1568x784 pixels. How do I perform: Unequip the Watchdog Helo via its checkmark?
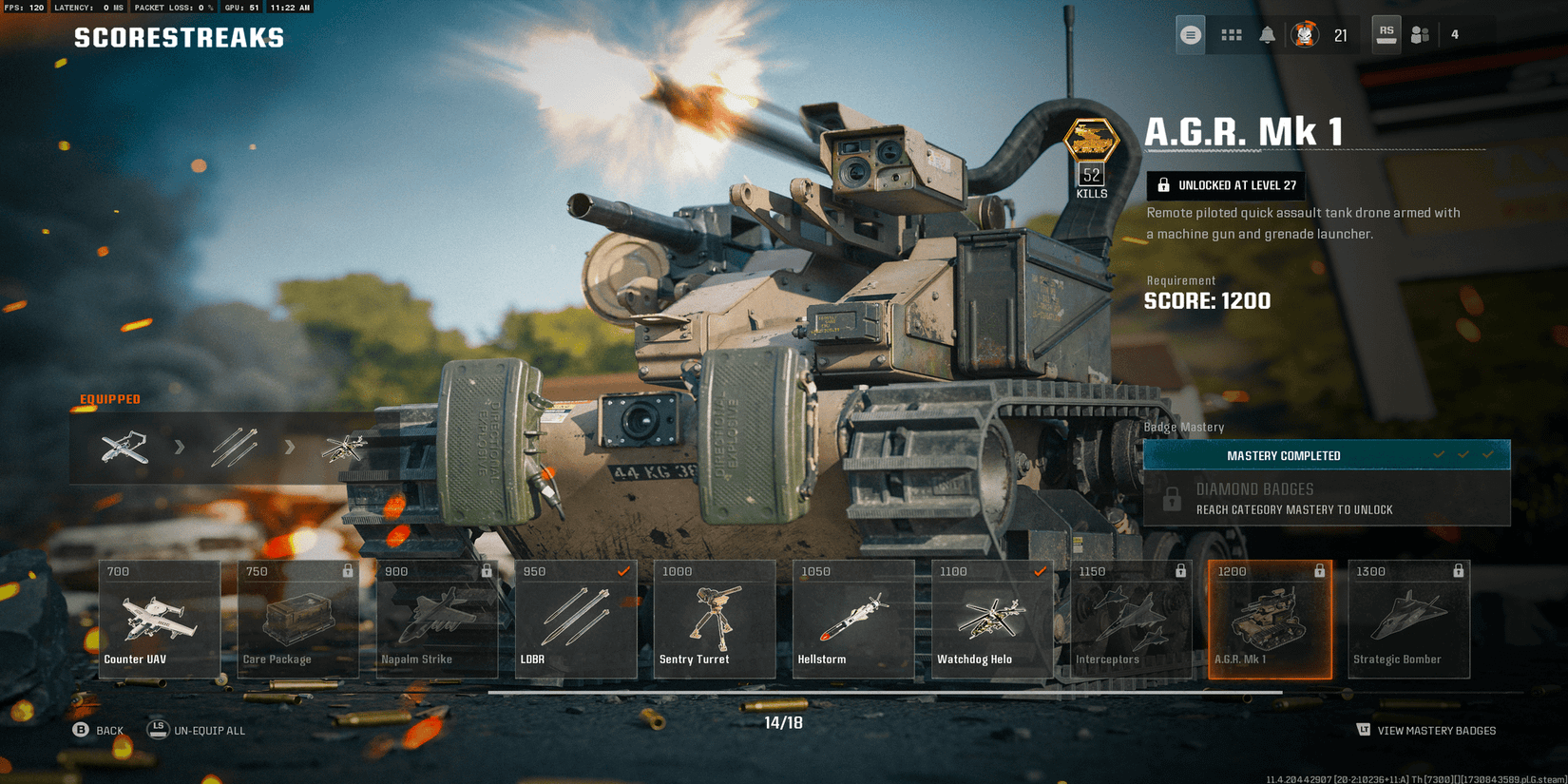coord(1039,571)
